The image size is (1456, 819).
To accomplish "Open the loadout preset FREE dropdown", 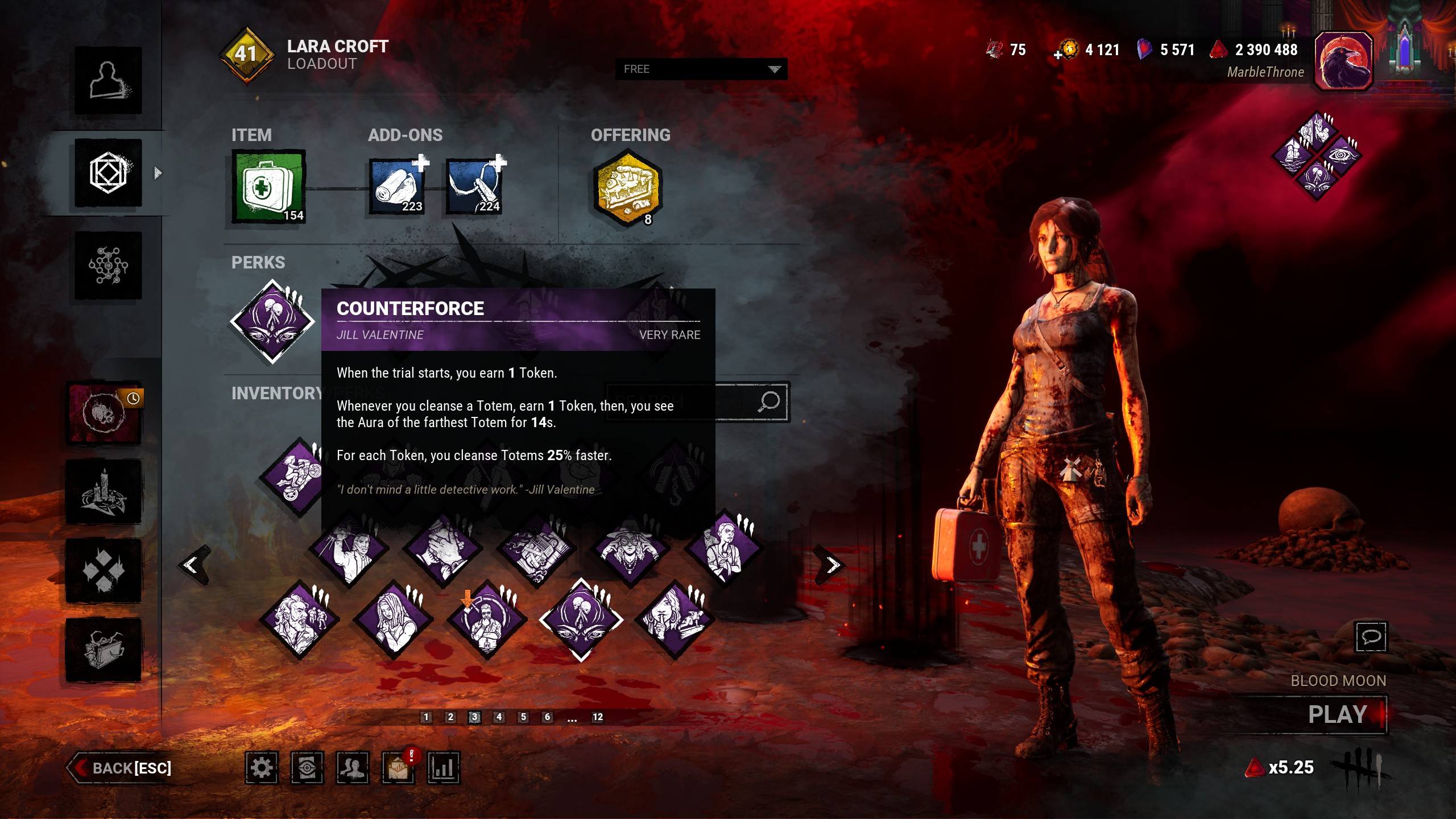I will pyautogui.click(x=701, y=69).
